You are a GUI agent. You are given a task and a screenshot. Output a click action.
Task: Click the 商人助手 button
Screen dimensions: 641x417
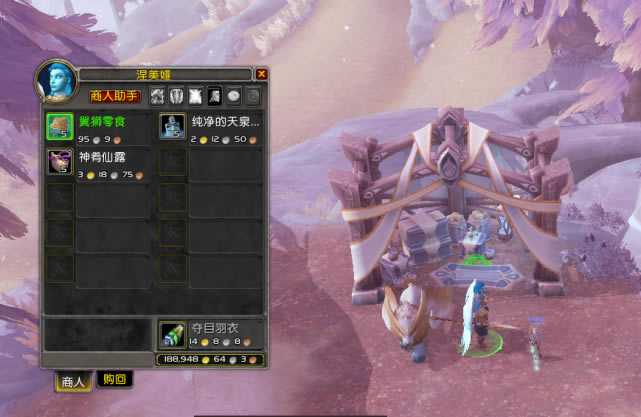pos(114,96)
